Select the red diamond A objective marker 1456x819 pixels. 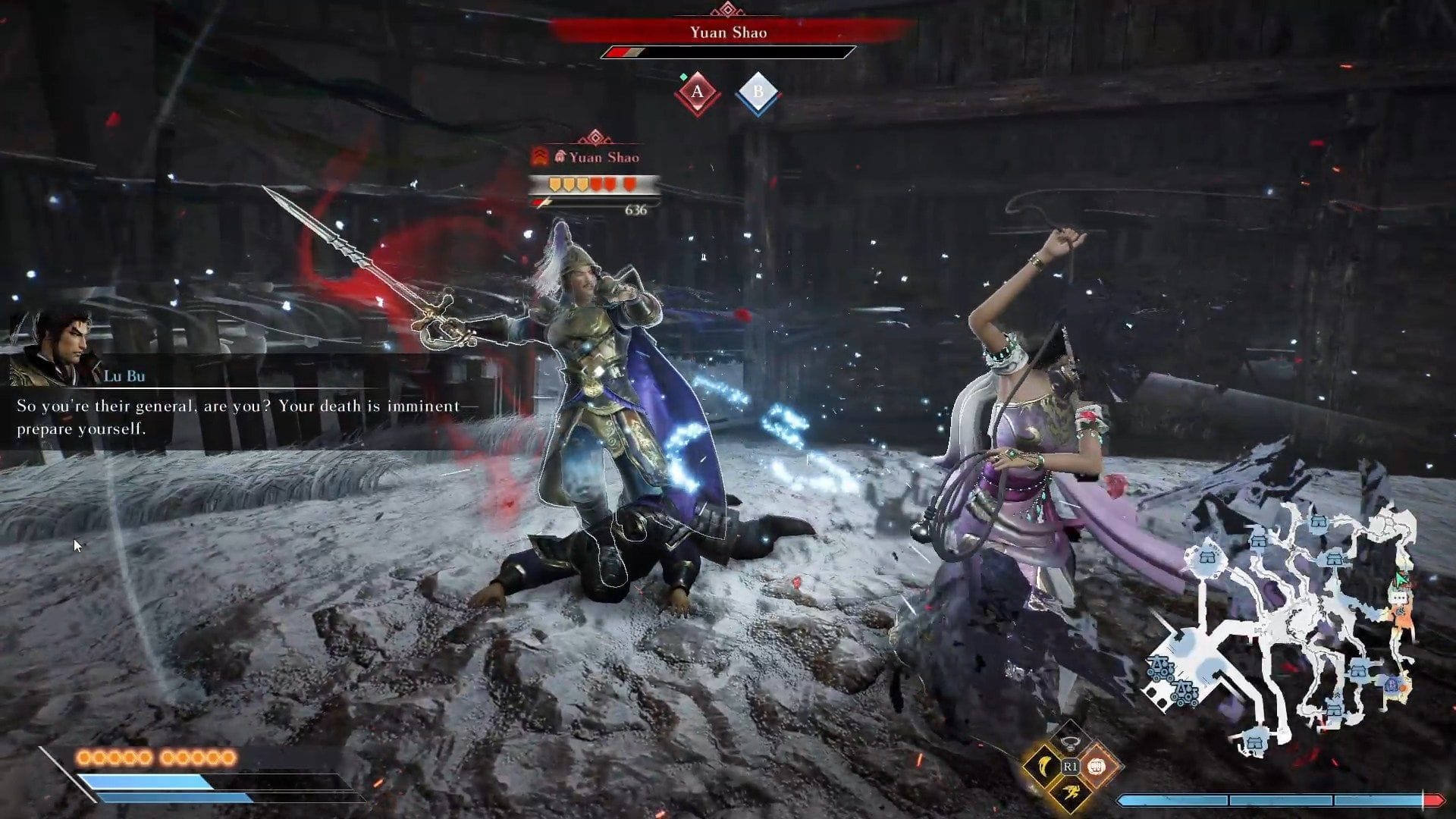697,93
